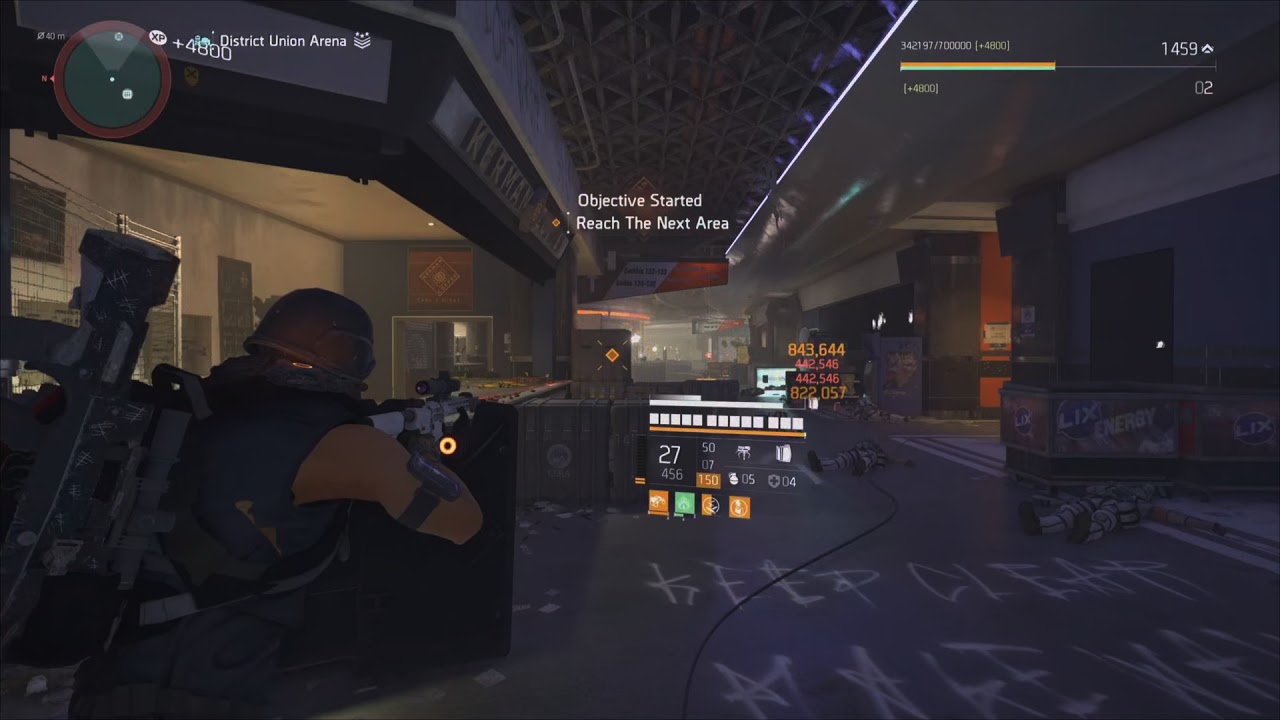Click the first orange buff status icon

(658, 504)
